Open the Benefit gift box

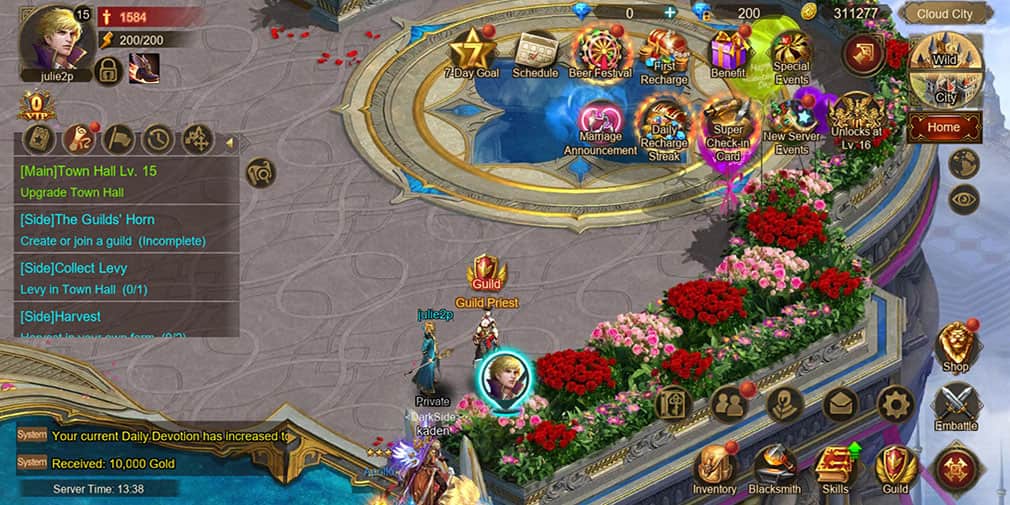[729, 50]
